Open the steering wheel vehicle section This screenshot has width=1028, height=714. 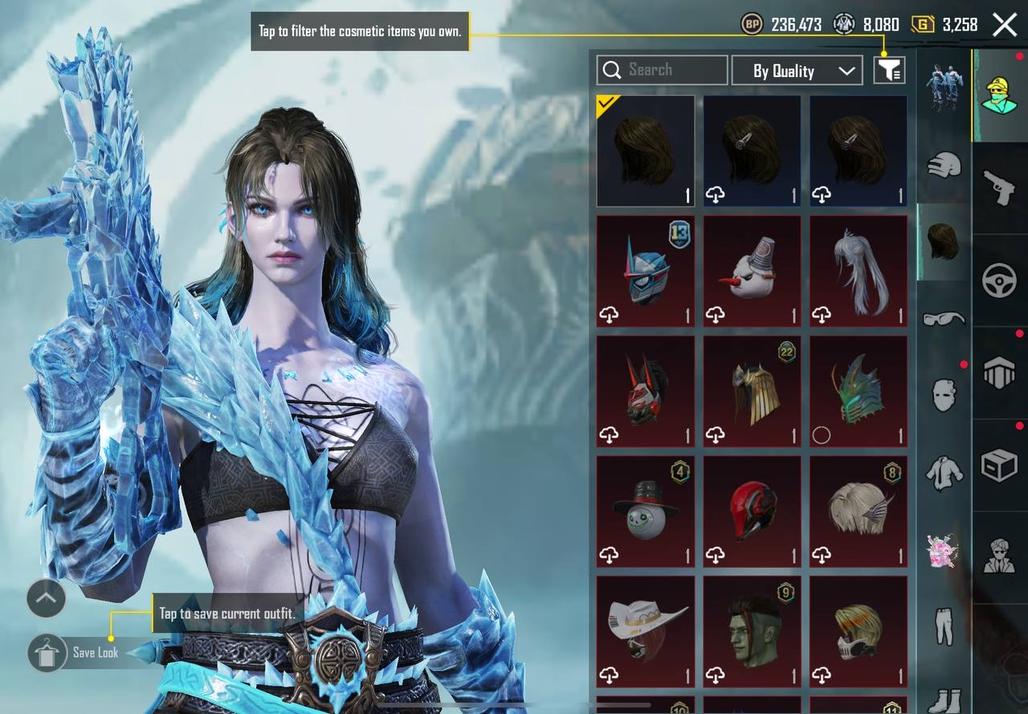pos(999,281)
